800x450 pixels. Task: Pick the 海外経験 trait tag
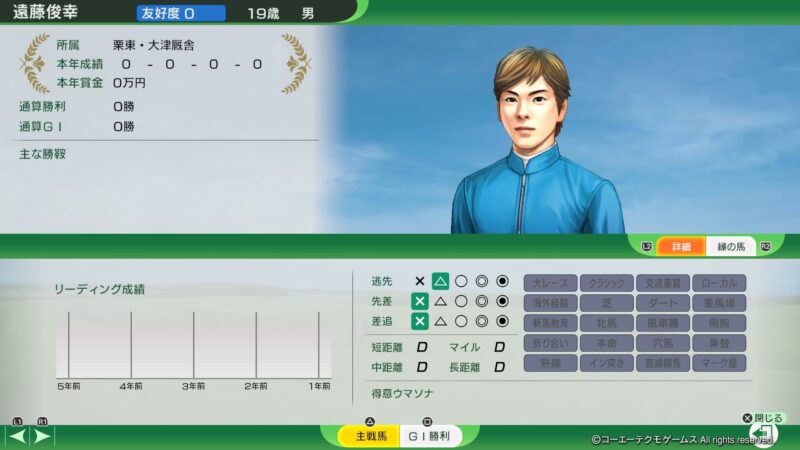pos(551,303)
